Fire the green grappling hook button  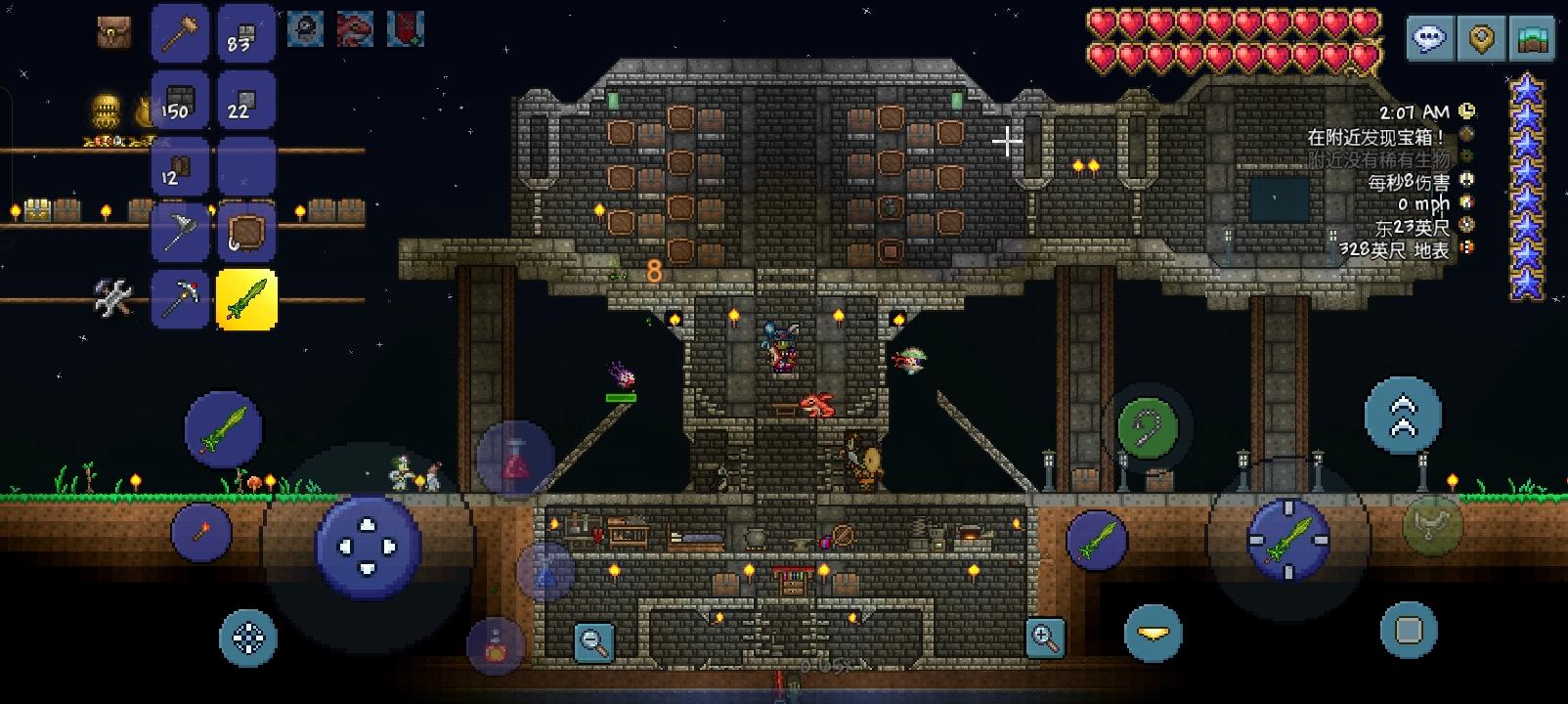pos(1148,426)
